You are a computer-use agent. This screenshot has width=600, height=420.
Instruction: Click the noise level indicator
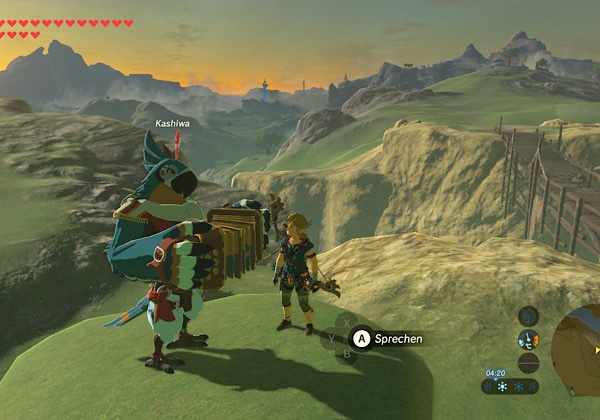click(x=529, y=363)
